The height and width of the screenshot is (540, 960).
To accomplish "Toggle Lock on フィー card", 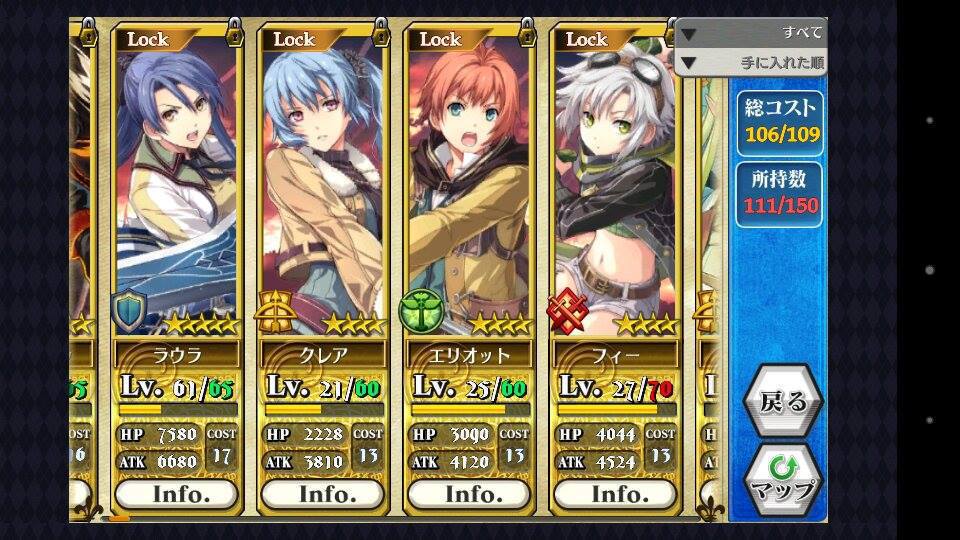I will tap(586, 39).
